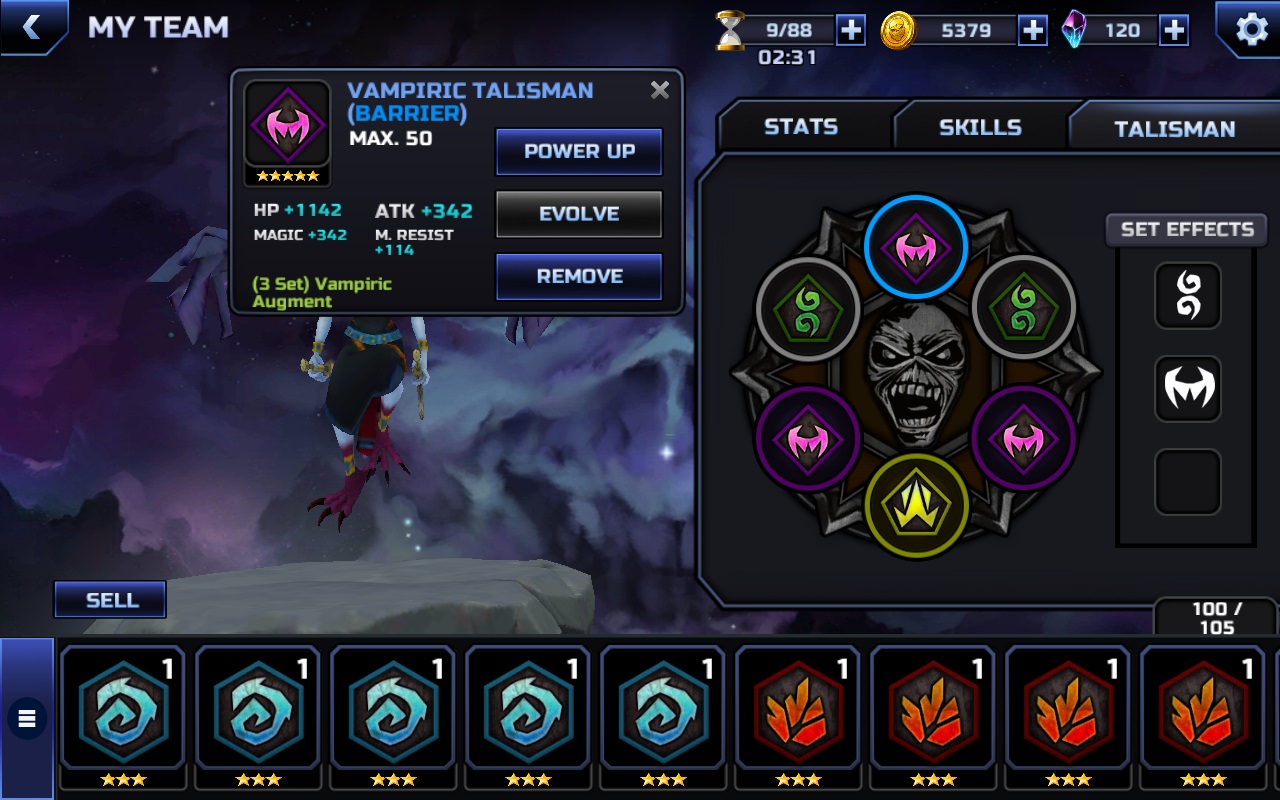
Task: Open the inventory filter list menu
Action: click(27, 717)
